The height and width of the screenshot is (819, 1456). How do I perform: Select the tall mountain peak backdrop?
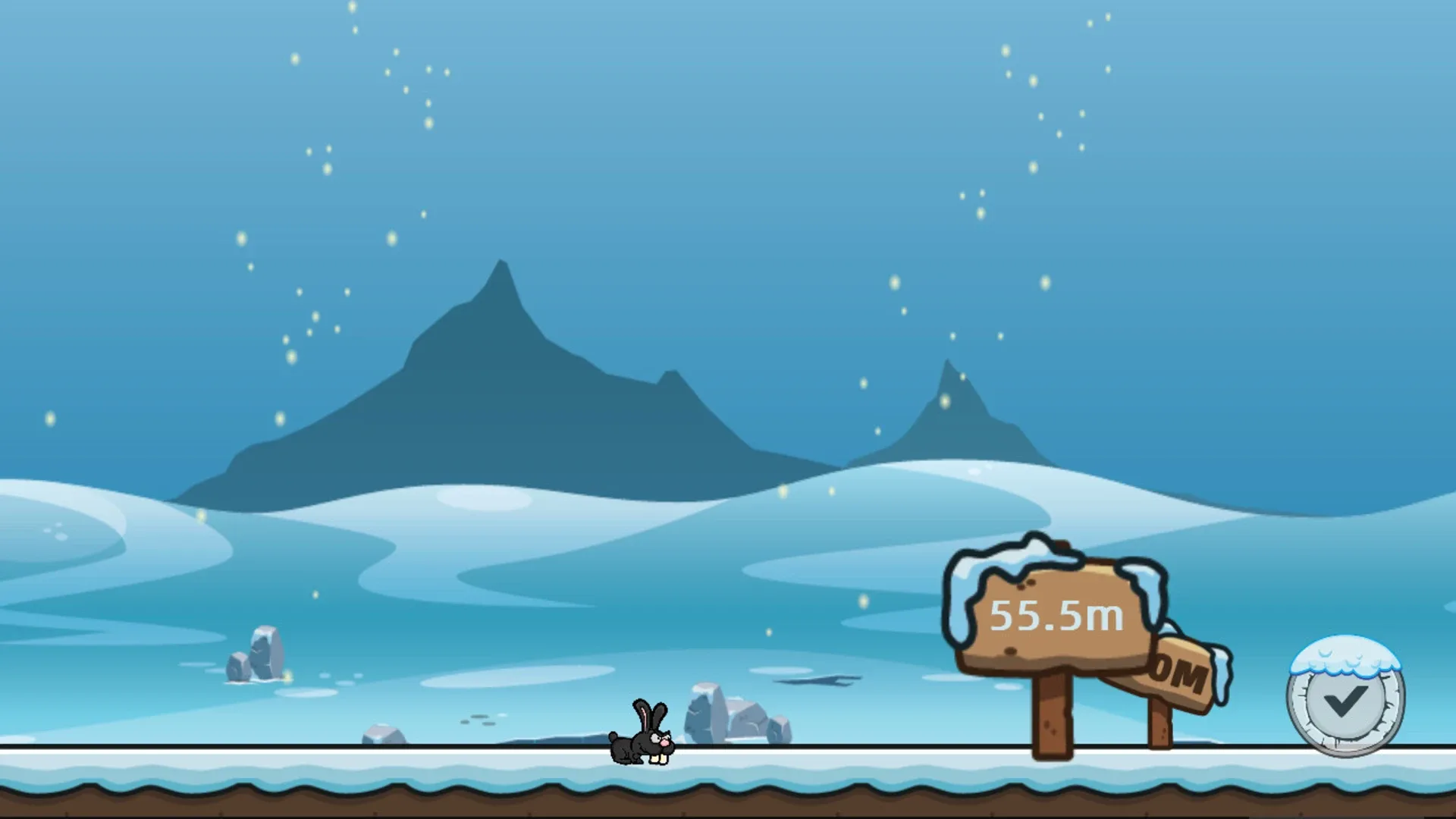(x=500, y=364)
